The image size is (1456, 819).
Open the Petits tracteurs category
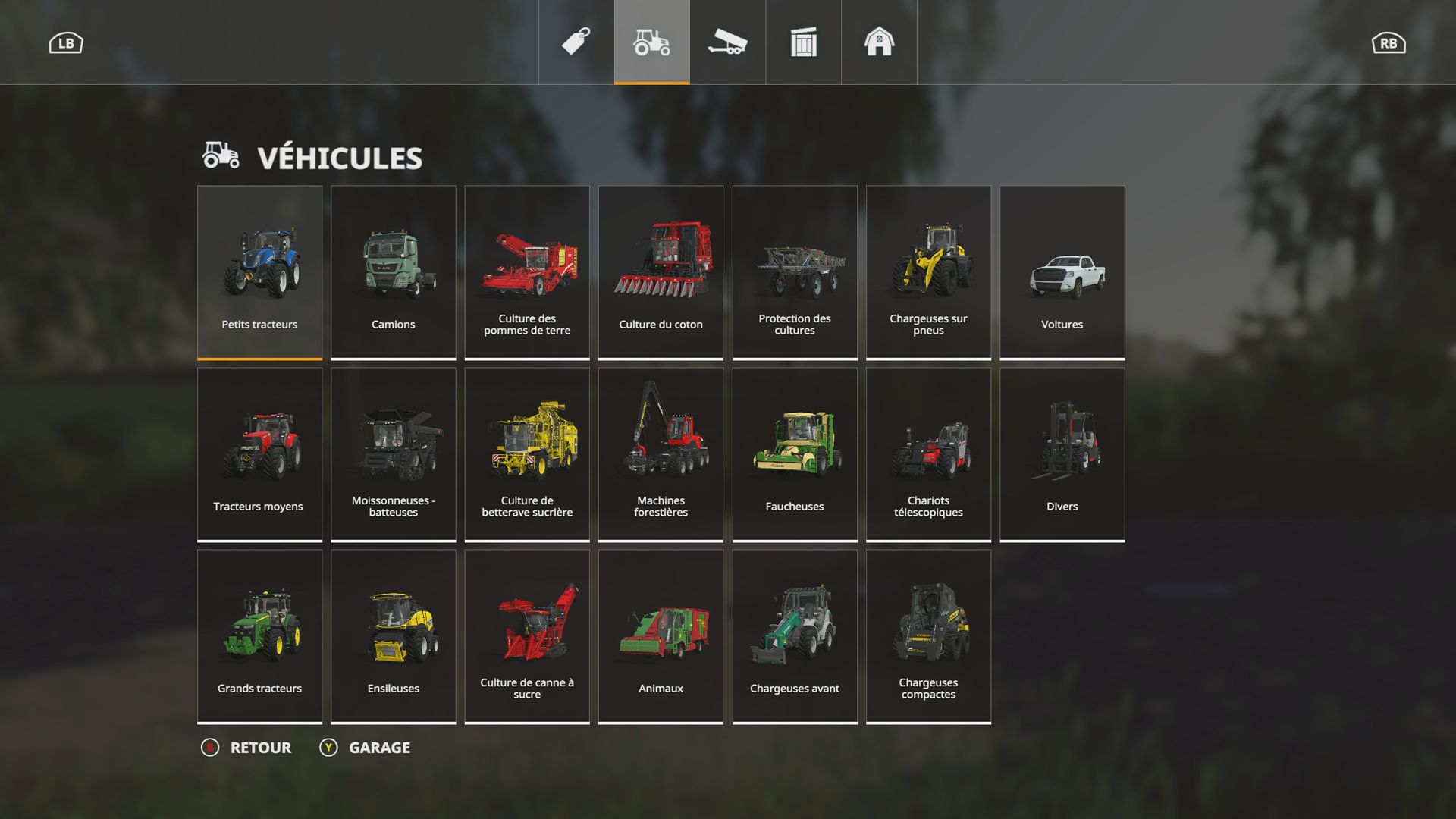click(x=259, y=271)
